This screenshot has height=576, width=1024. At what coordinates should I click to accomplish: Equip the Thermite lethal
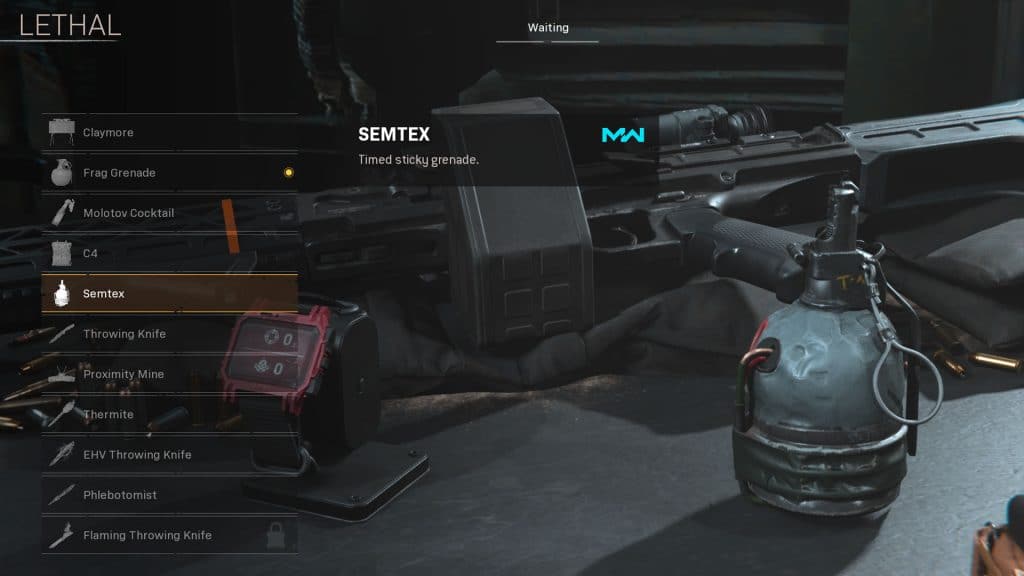pyautogui.click(x=169, y=415)
